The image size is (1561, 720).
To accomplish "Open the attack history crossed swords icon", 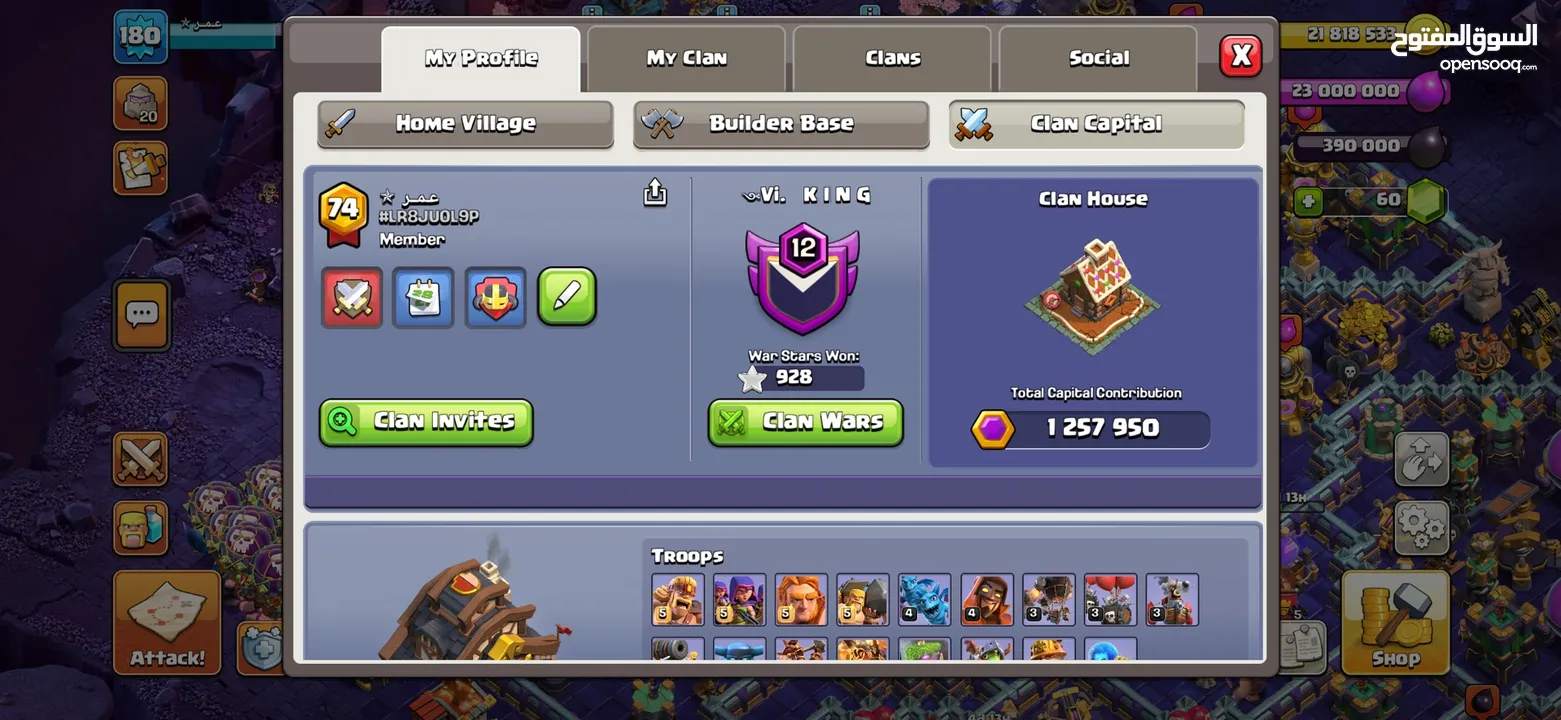I will click(x=351, y=297).
